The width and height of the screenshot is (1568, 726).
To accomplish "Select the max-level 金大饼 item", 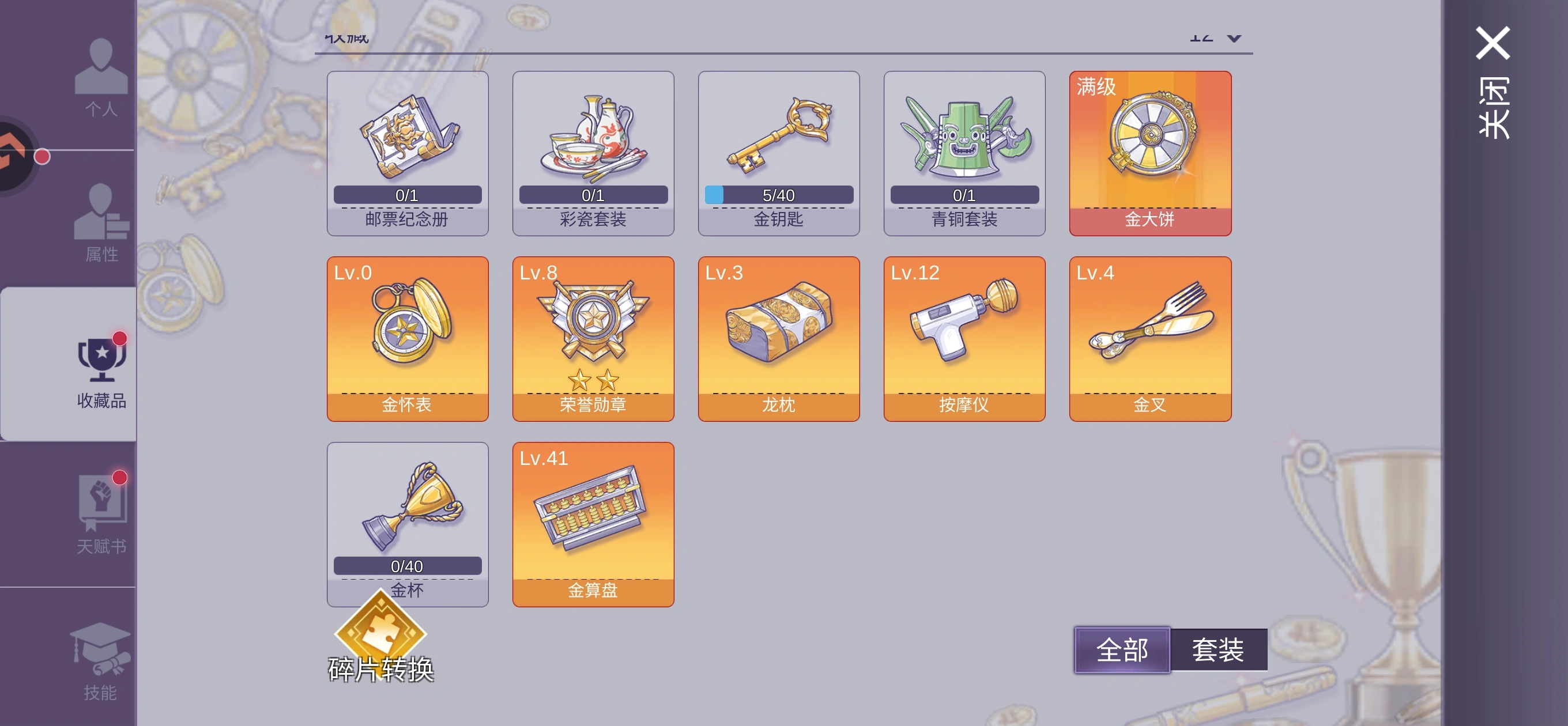I will pyautogui.click(x=1150, y=153).
